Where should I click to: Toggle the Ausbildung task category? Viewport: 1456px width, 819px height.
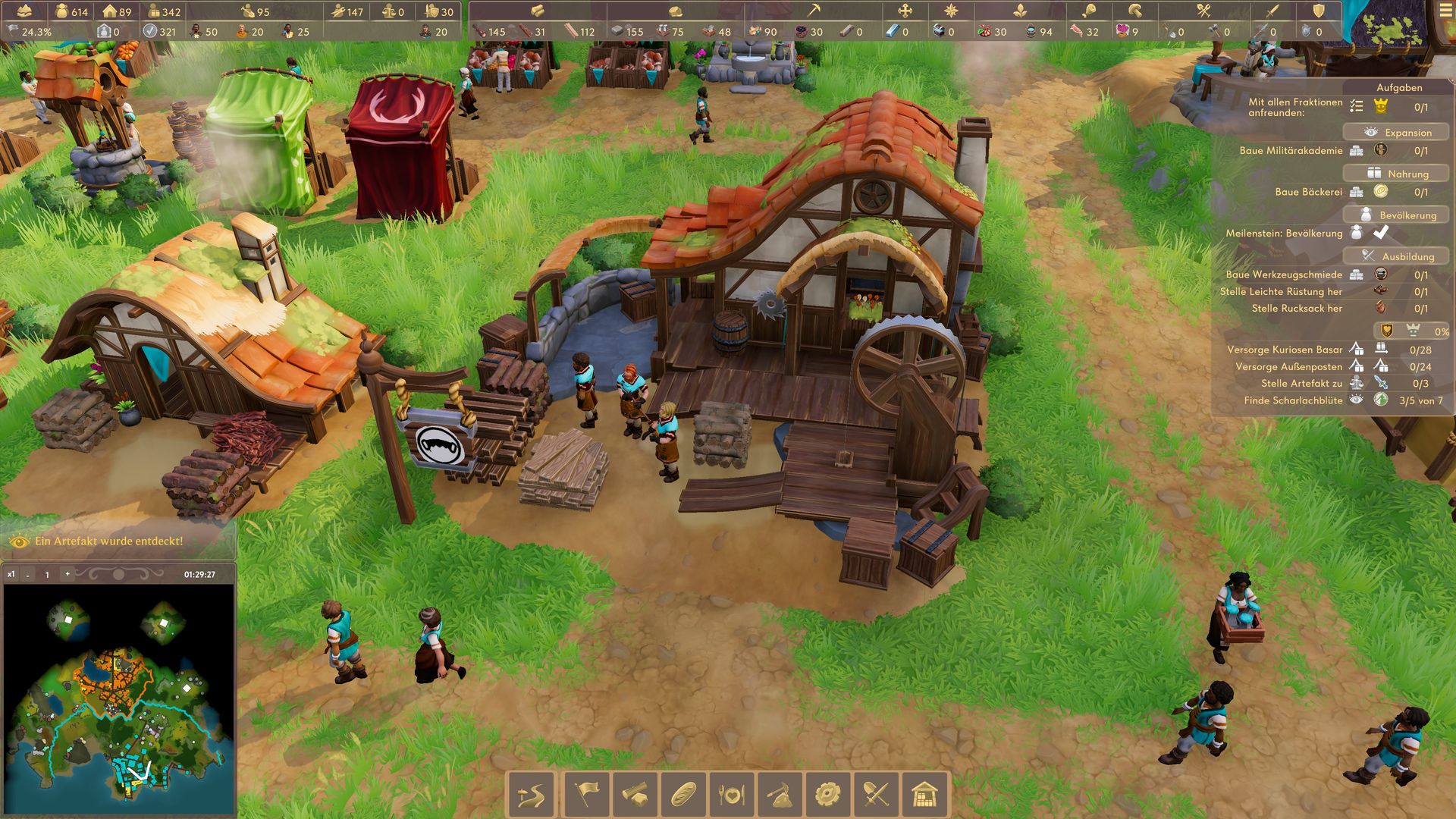click(1396, 256)
